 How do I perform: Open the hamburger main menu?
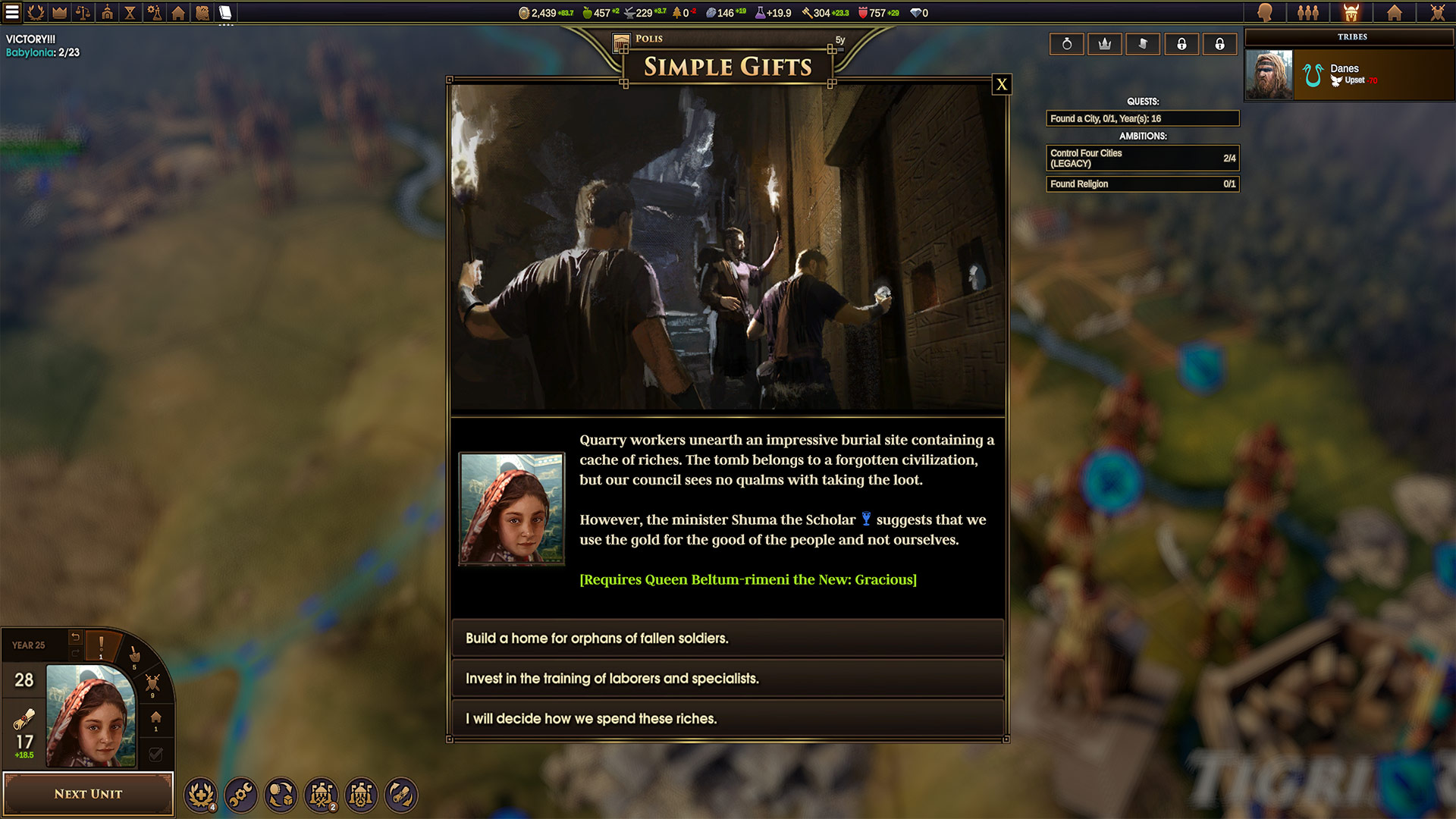click(x=12, y=12)
